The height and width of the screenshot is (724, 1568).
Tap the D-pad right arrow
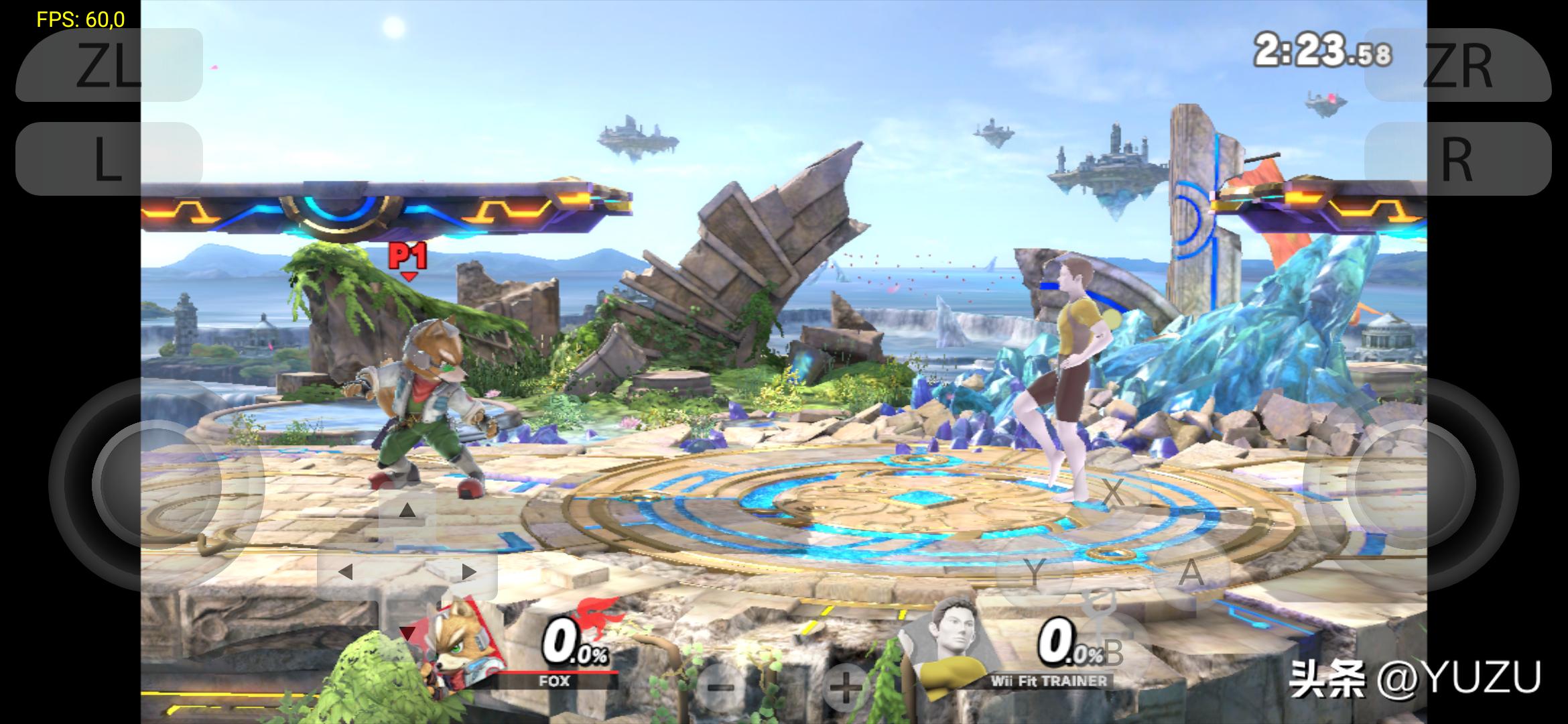468,572
